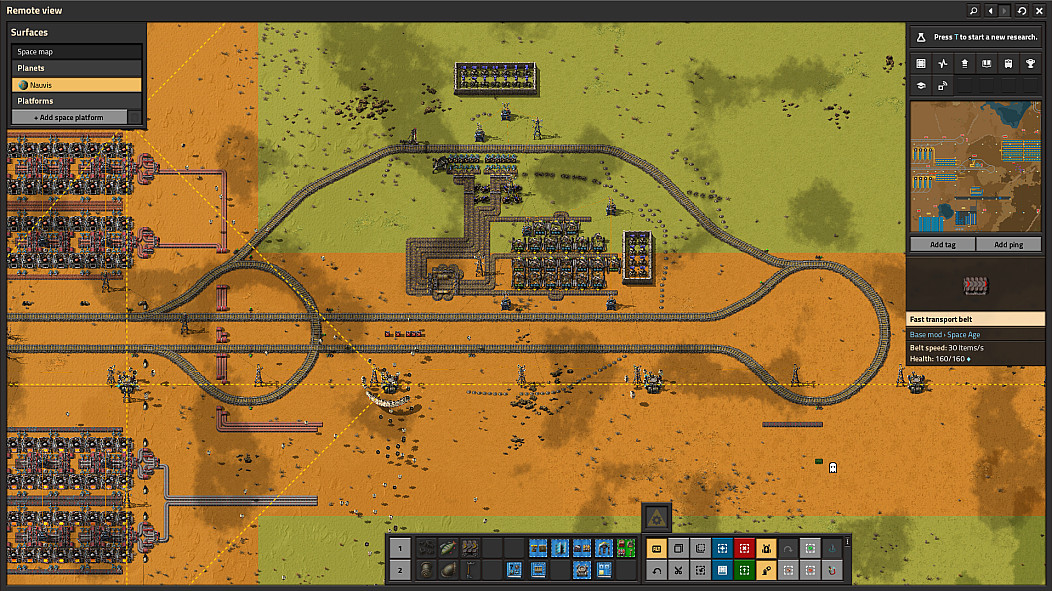
Task: Add a new space platform
Action: pyautogui.click(x=69, y=117)
